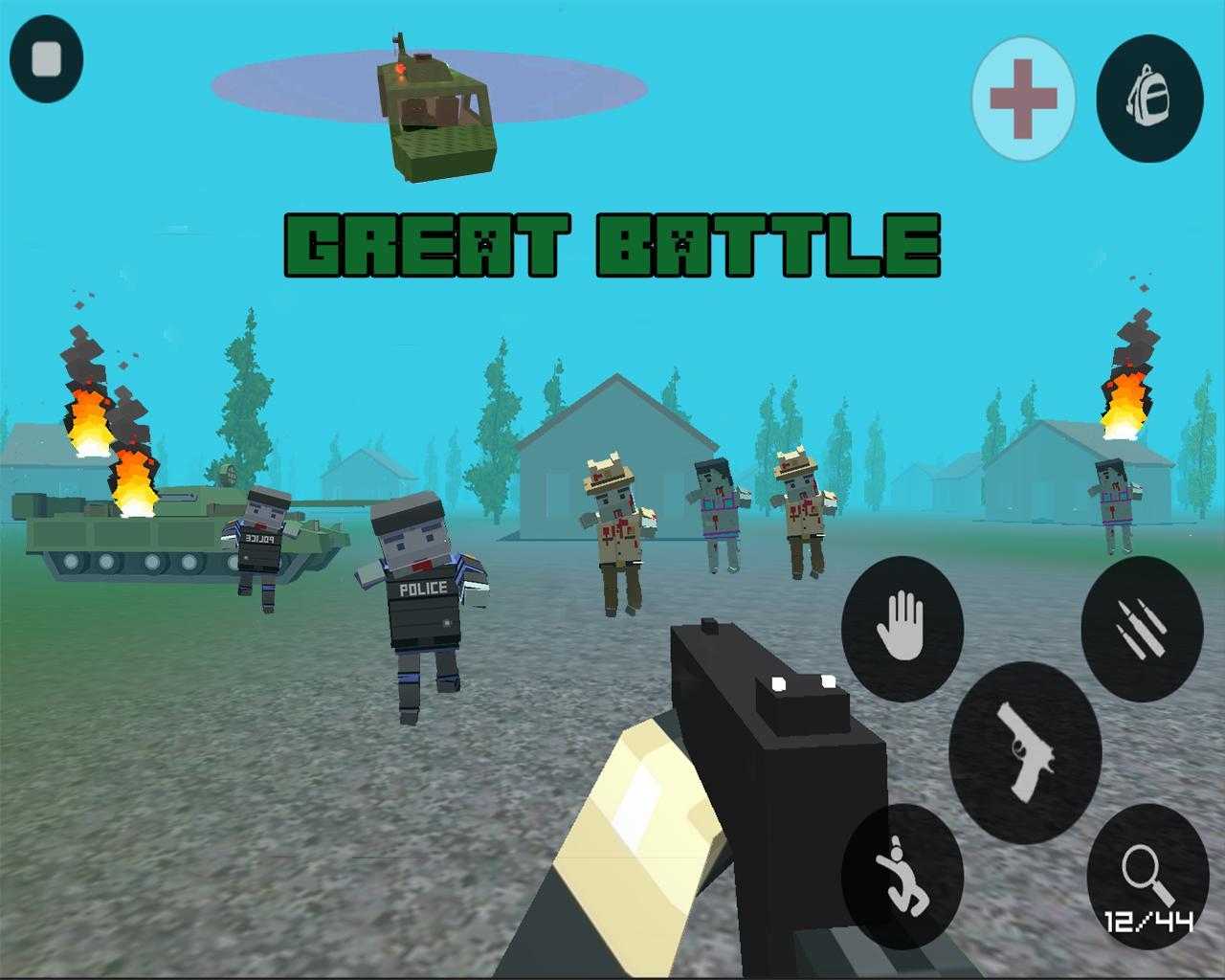Use the health medkit
The image size is (1225, 980).
[x=1021, y=99]
